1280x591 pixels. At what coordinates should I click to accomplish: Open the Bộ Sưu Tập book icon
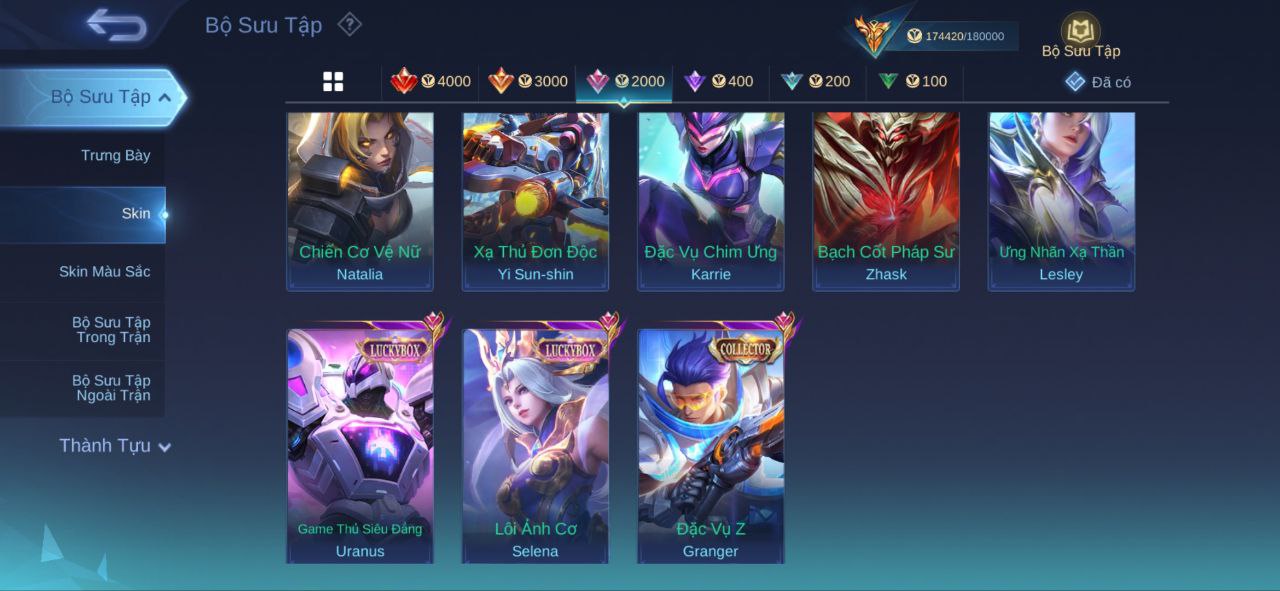(x=1080, y=33)
